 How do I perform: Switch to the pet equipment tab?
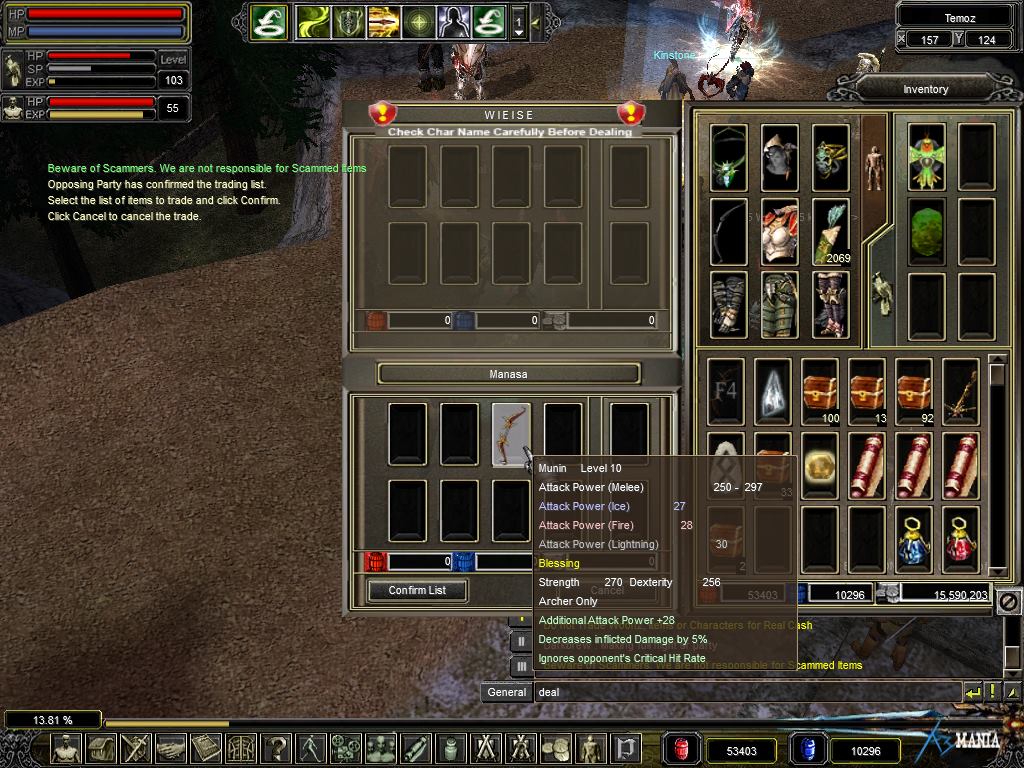[x=878, y=293]
